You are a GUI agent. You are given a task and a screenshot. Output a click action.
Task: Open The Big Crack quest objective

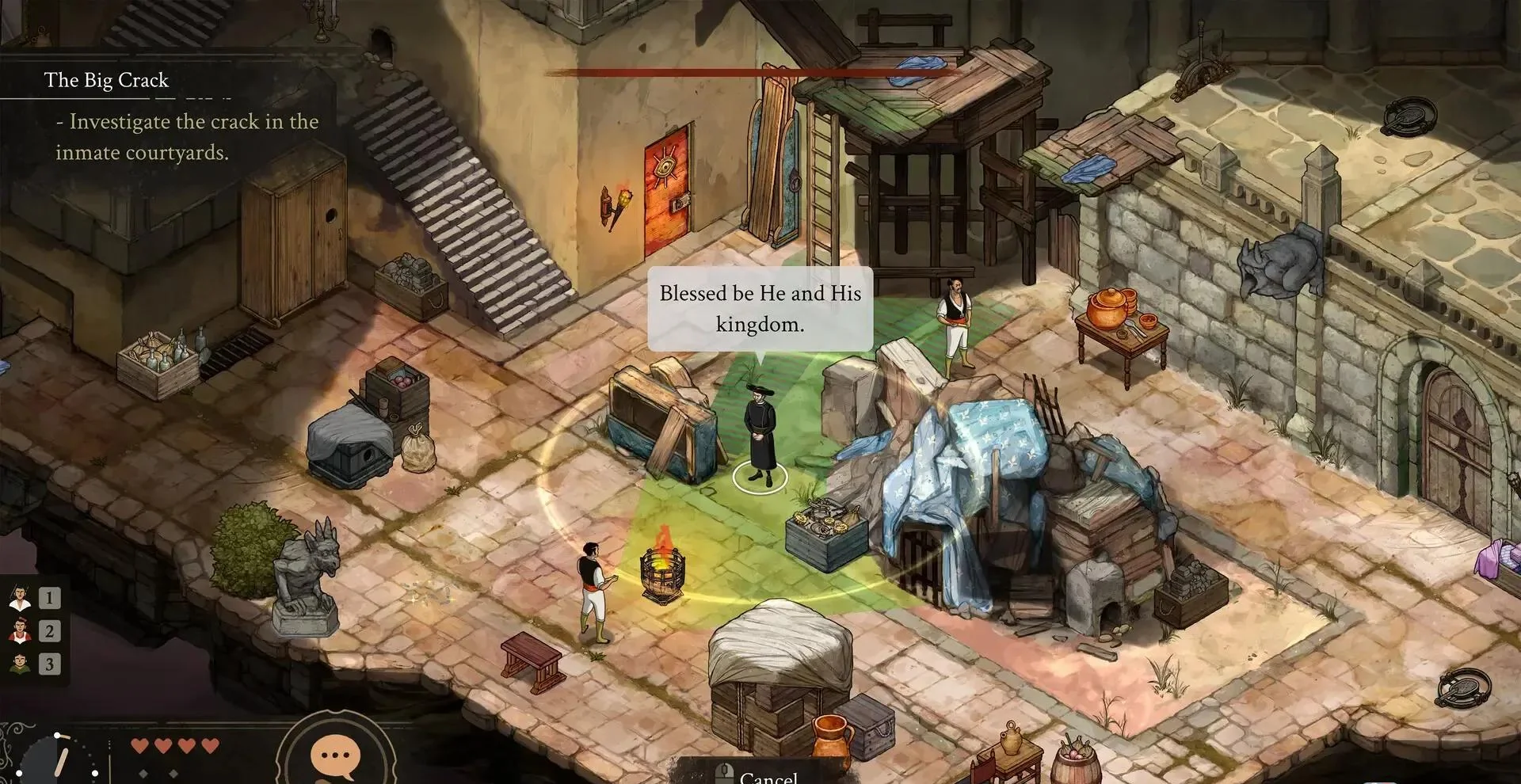107,80
